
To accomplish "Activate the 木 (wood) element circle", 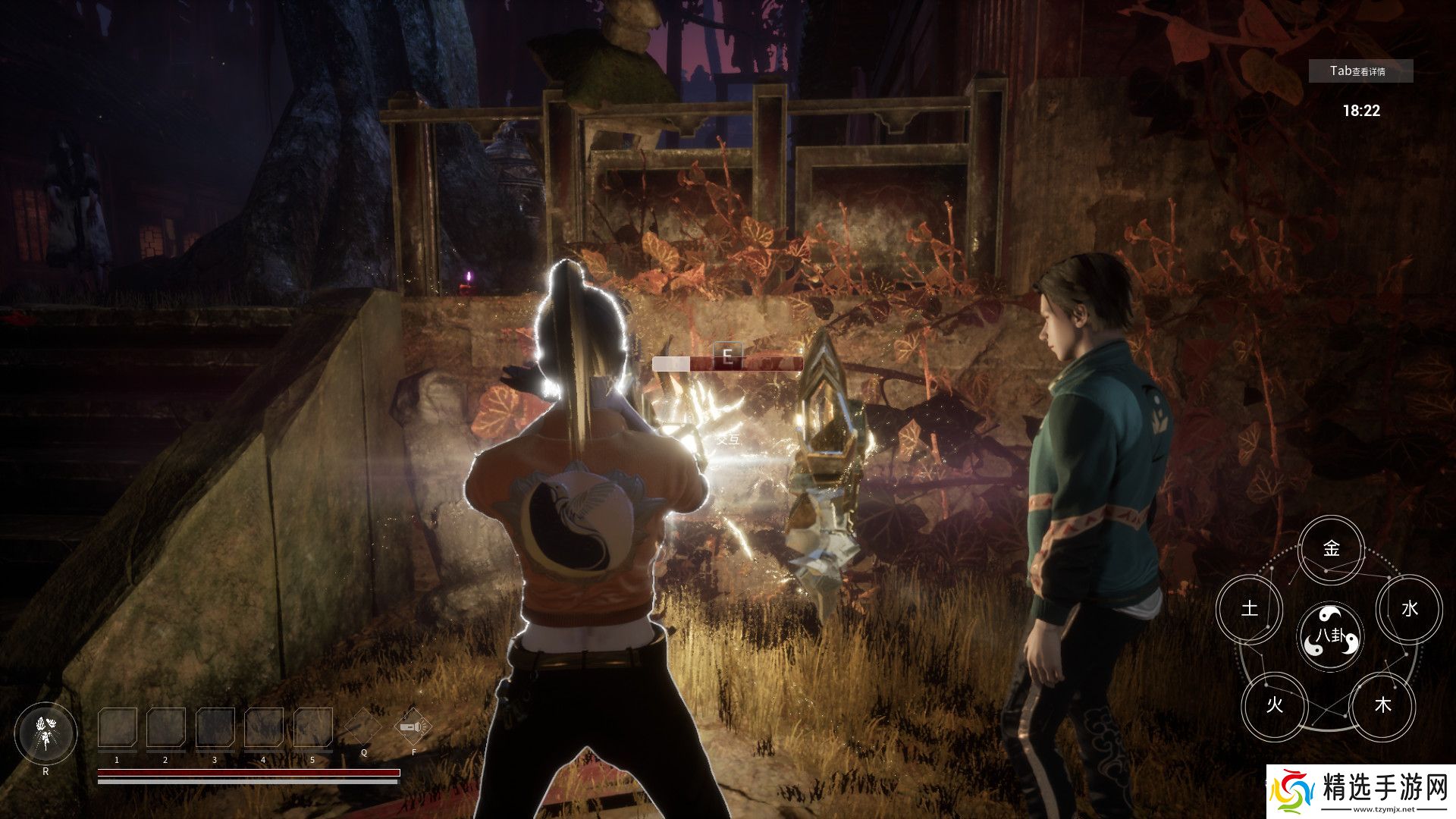I will (1383, 705).
